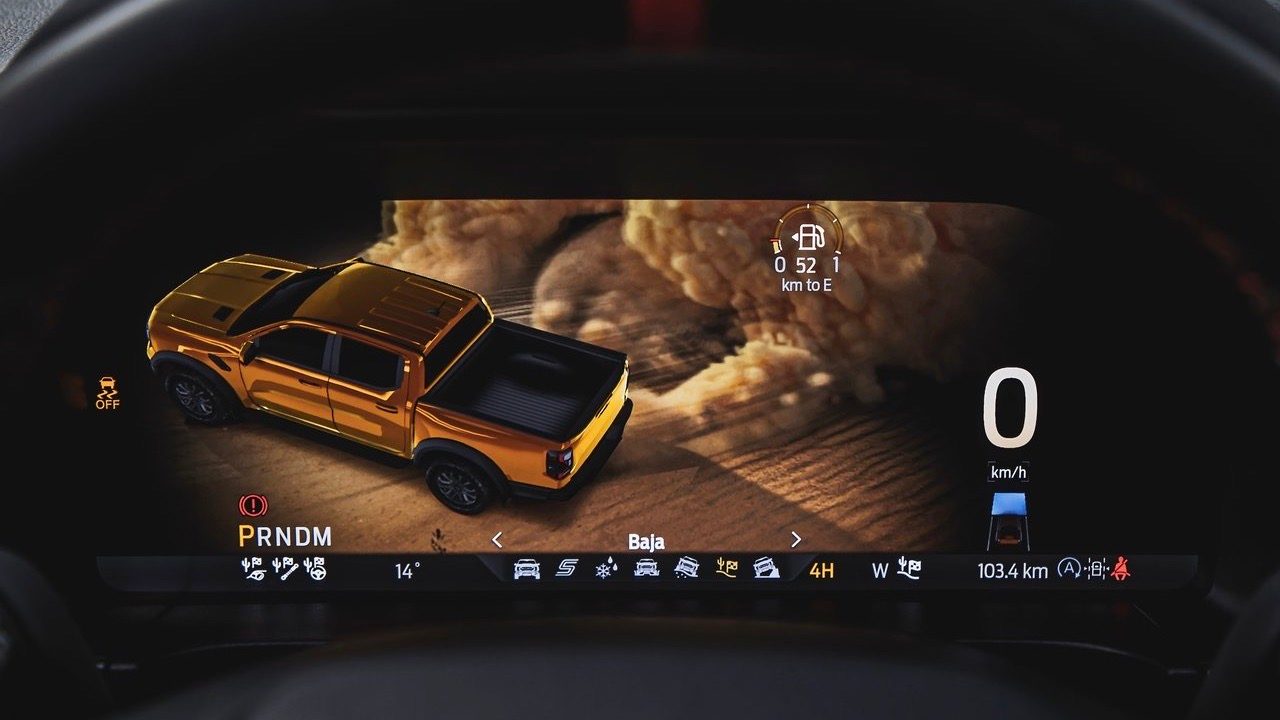Click the red brake warning indicator
Viewport: 1280px width, 720px height.
tap(253, 507)
